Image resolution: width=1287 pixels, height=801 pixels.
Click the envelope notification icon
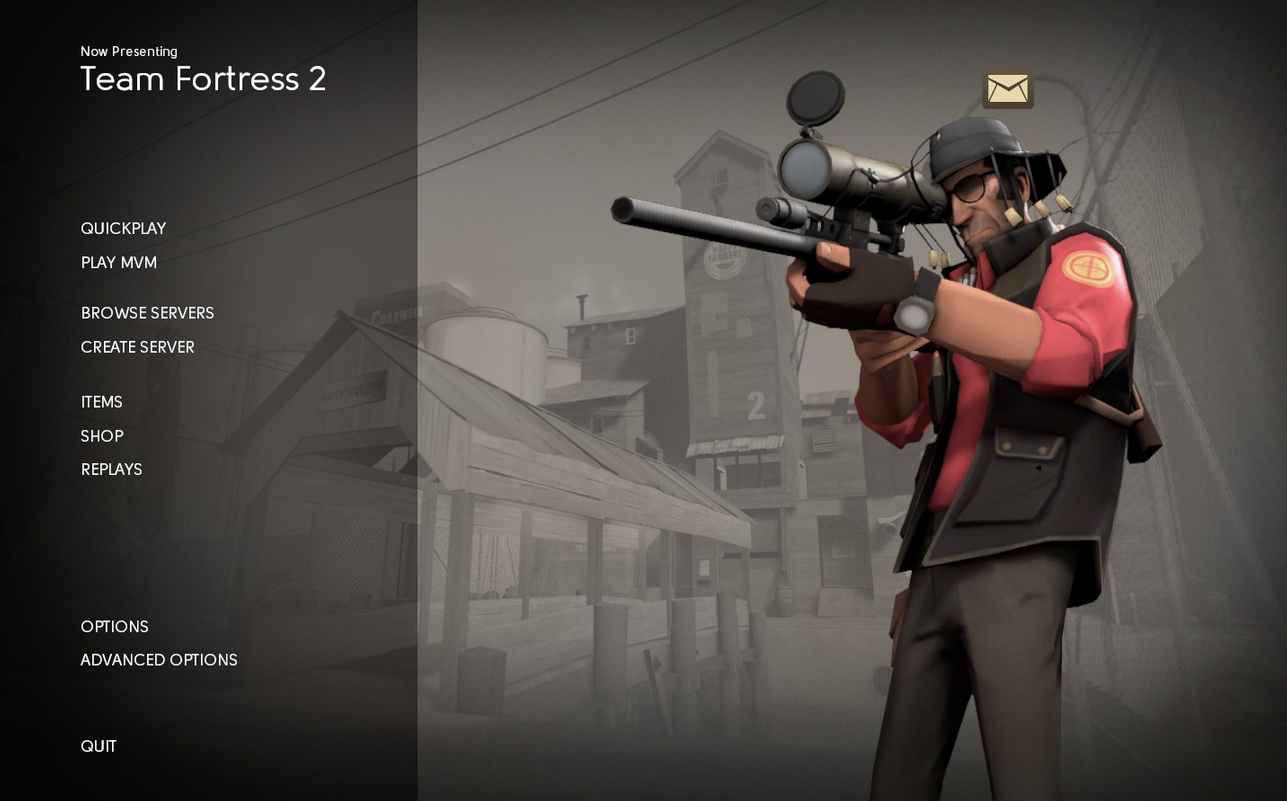coord(1007,89)
